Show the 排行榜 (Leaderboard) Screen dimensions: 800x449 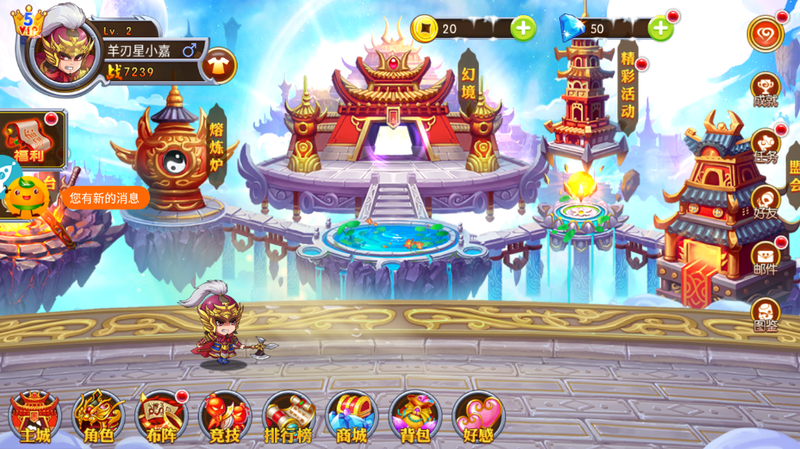(288, 415)
